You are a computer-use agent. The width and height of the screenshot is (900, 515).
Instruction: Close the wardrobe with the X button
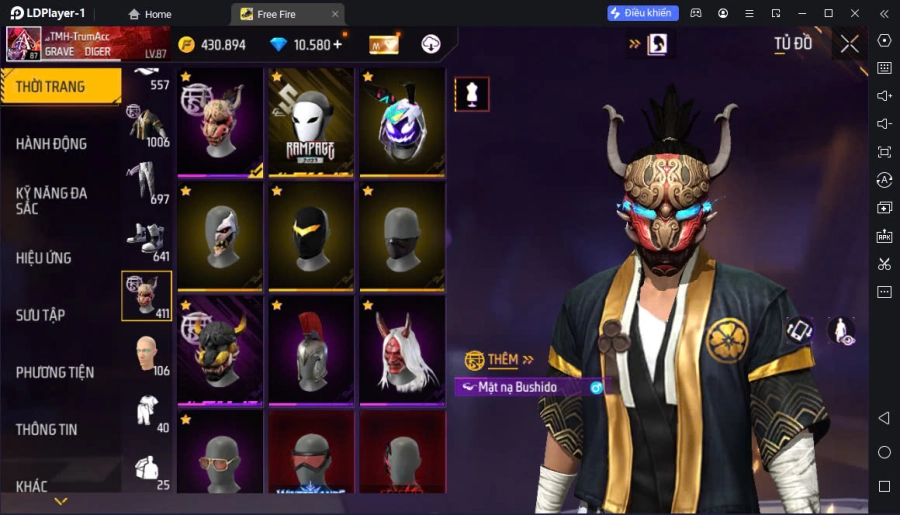tap(849, 44)
